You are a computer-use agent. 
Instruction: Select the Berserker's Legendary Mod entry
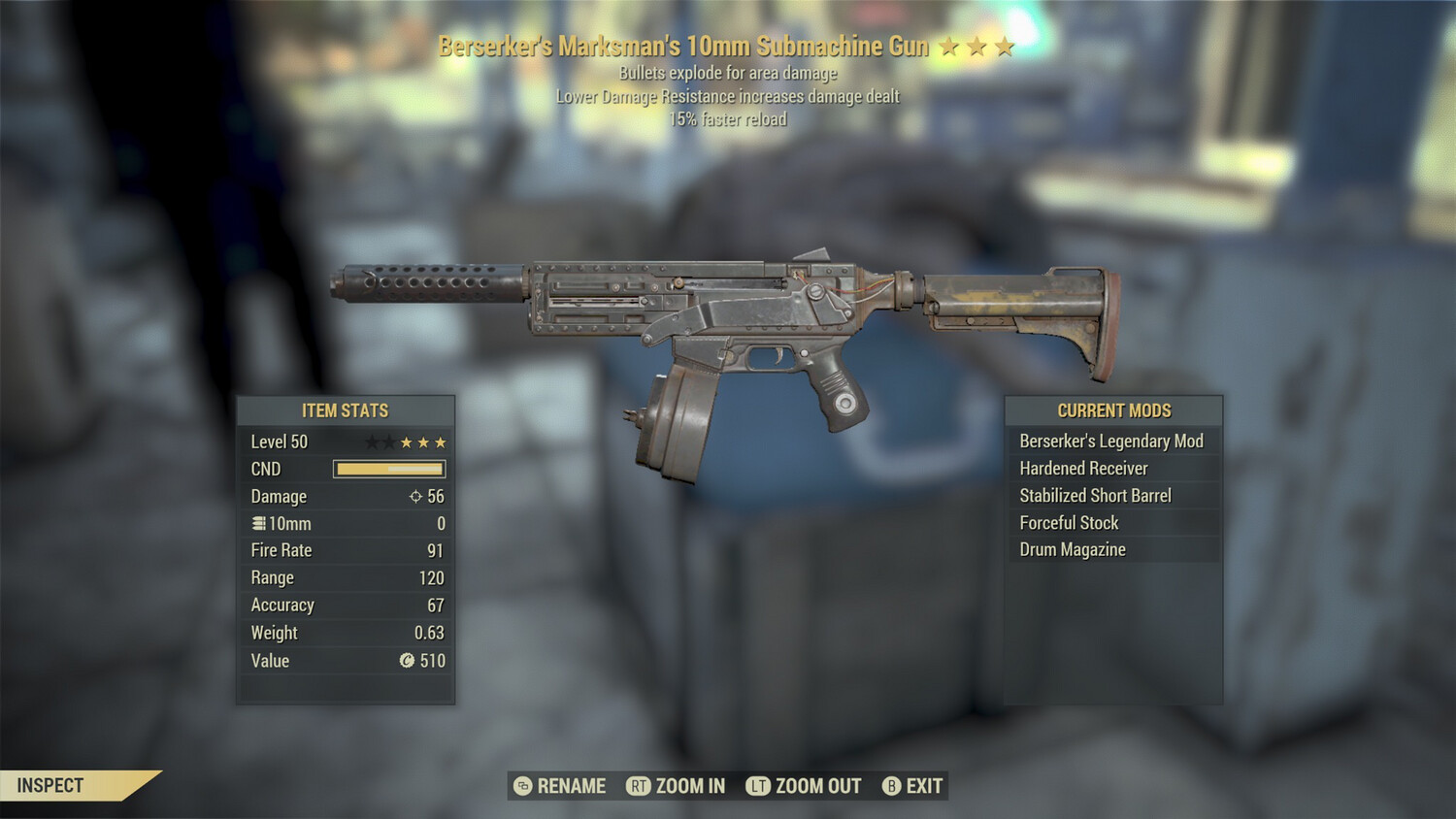coord(1110,441)
